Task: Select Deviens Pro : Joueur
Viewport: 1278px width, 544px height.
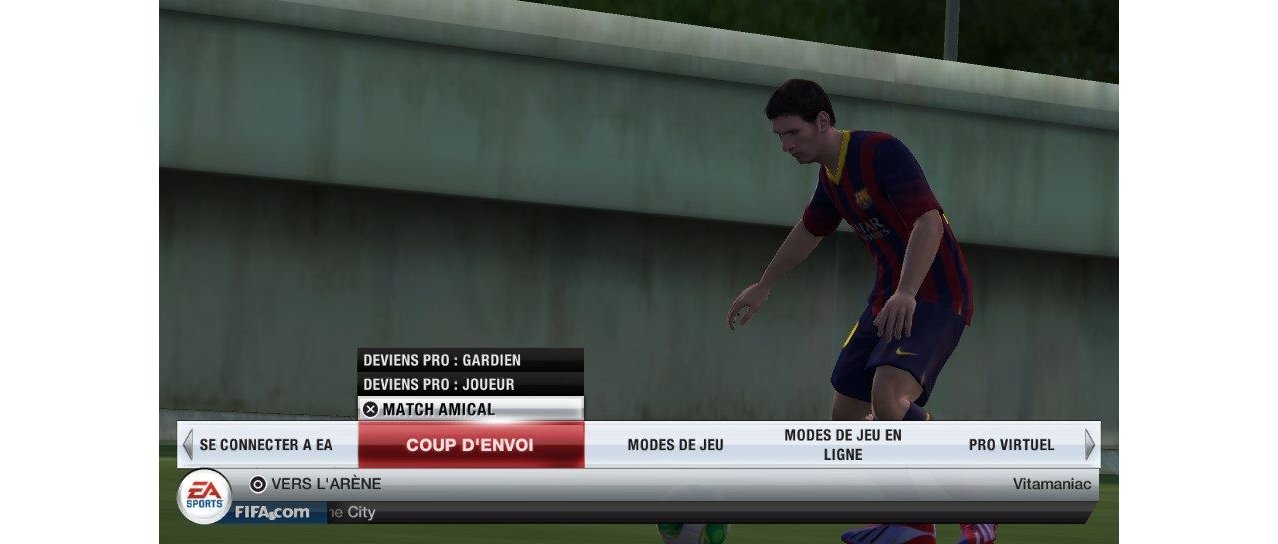Action: [470, 384]
